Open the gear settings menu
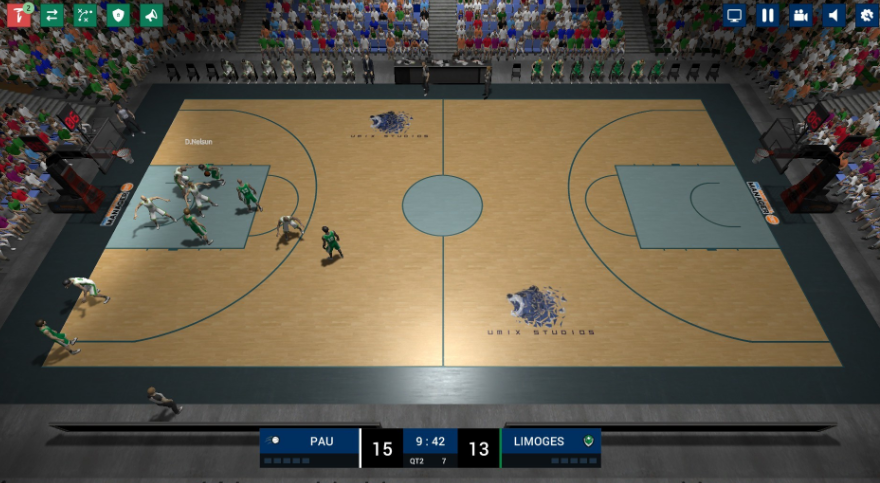This screenshot has width=880, height=483. click(866, 16)
